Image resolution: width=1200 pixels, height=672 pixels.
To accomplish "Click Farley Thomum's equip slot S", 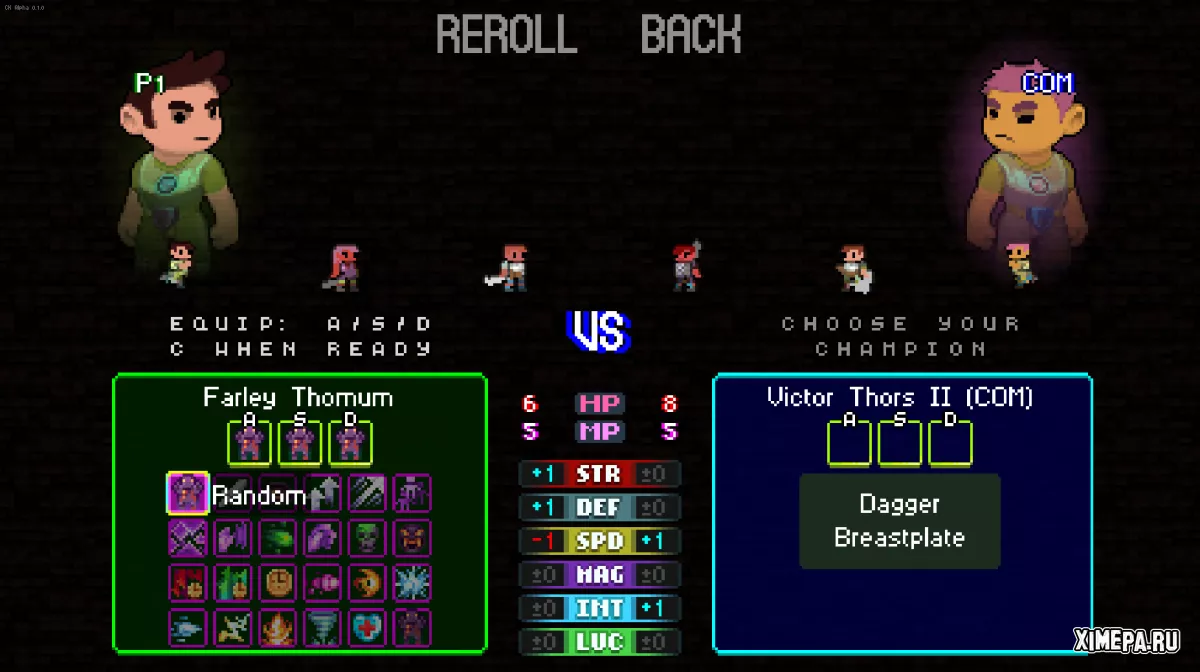I will 299,443.
